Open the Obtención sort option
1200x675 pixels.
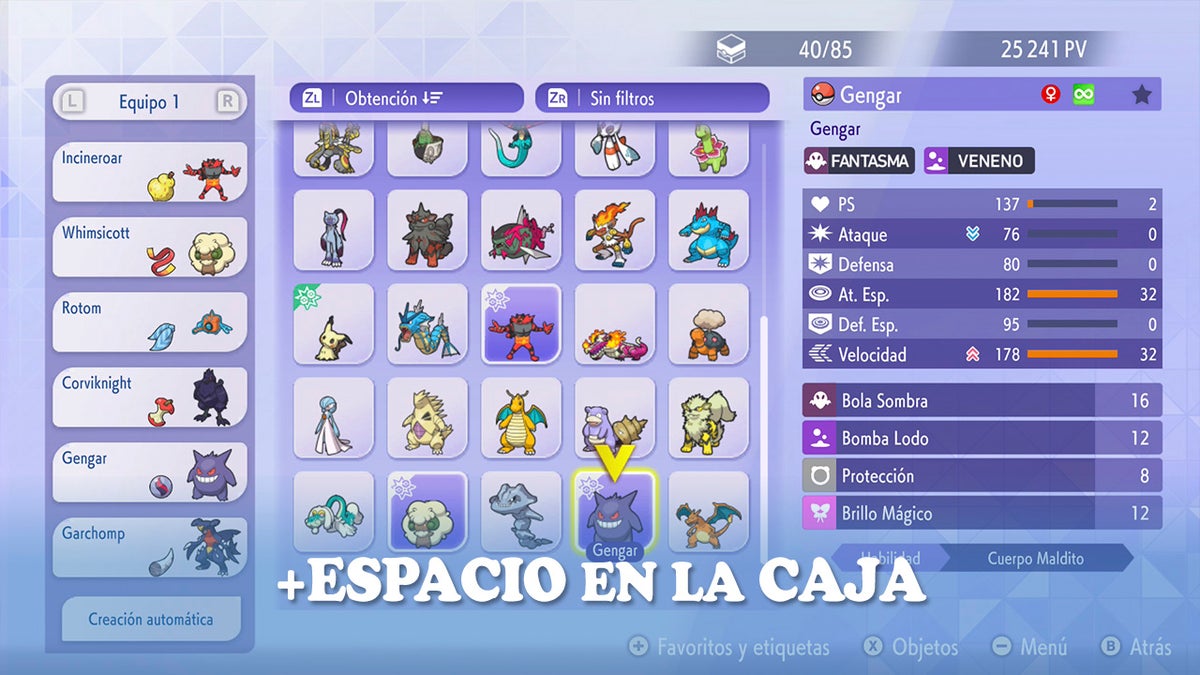(407, 98)
